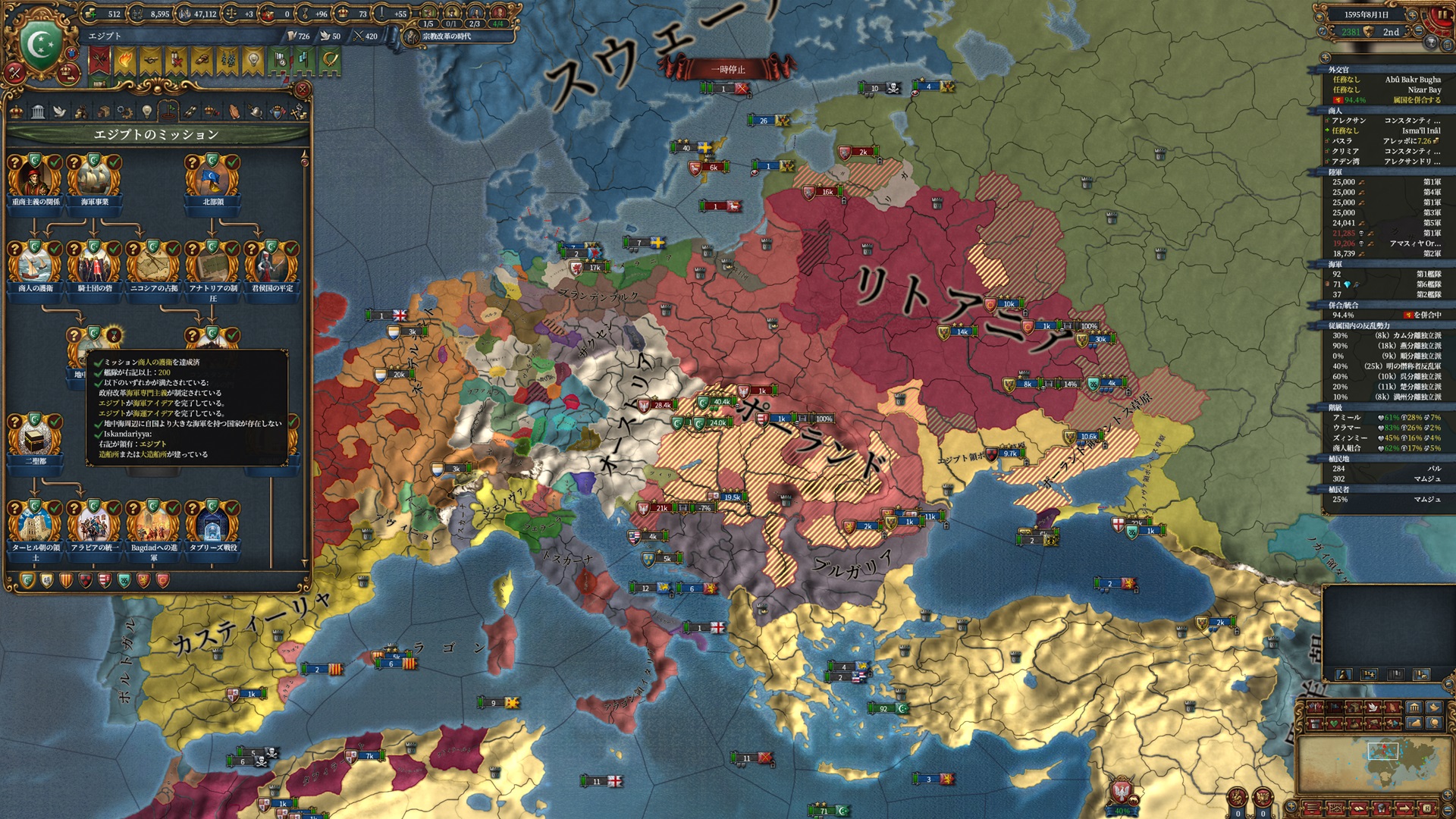The image size is (1456, 819).
Task: Switch to the religious mapmode dove icon
Action: 1373,707
